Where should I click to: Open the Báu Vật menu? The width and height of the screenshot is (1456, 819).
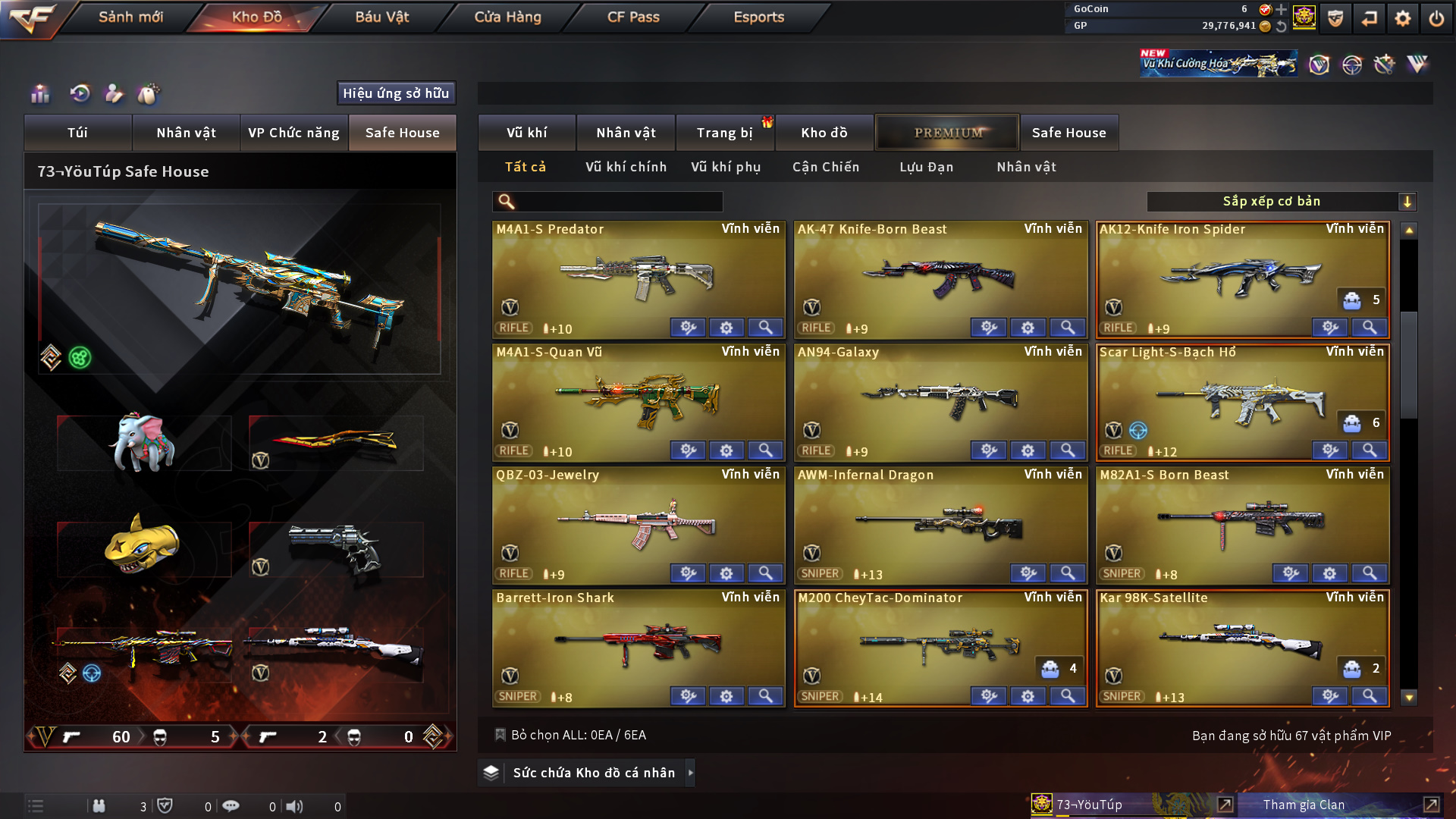coord(381,17)
